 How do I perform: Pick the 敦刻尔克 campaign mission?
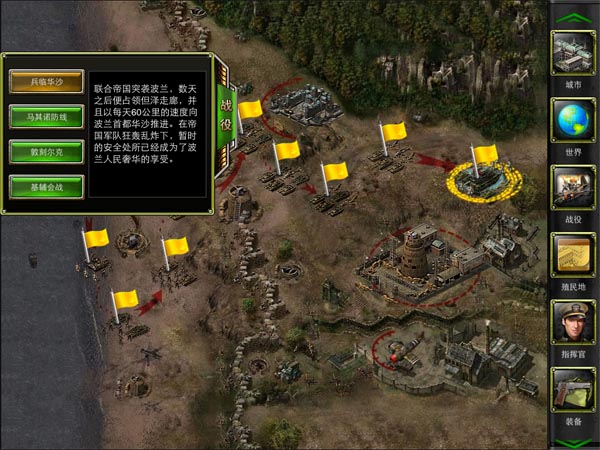point(46,151)
